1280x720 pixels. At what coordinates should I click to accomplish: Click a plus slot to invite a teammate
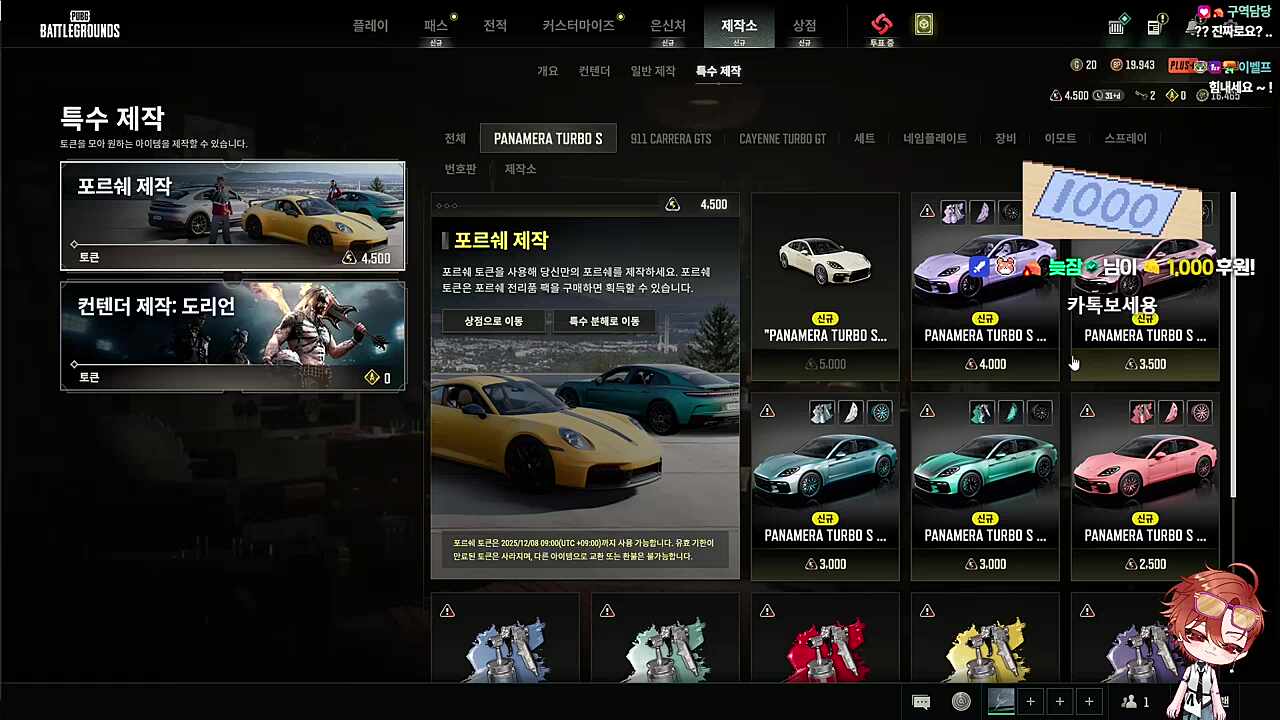point(1030,701)
